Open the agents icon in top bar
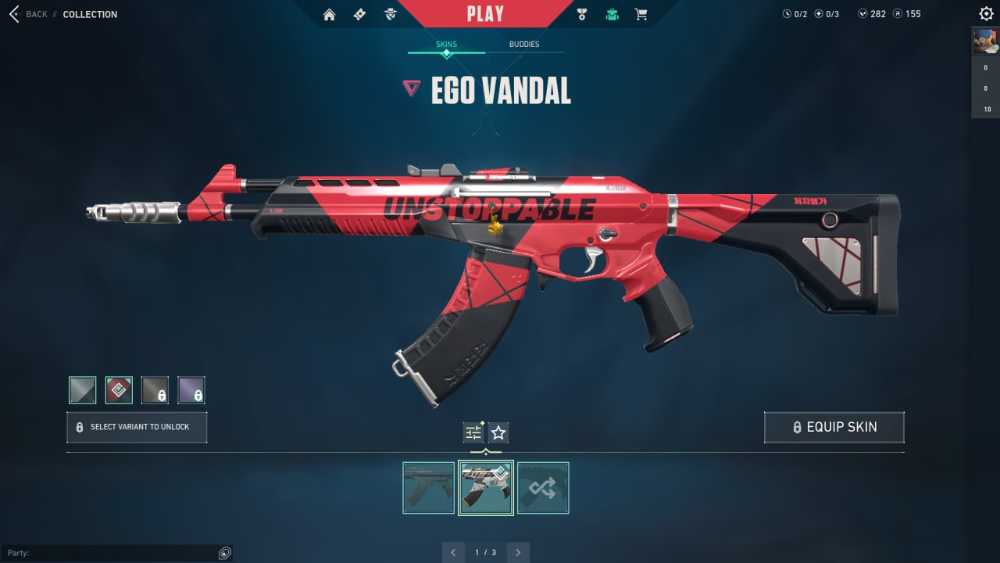Screen dimensions: 1000x563 coord(390,14)
